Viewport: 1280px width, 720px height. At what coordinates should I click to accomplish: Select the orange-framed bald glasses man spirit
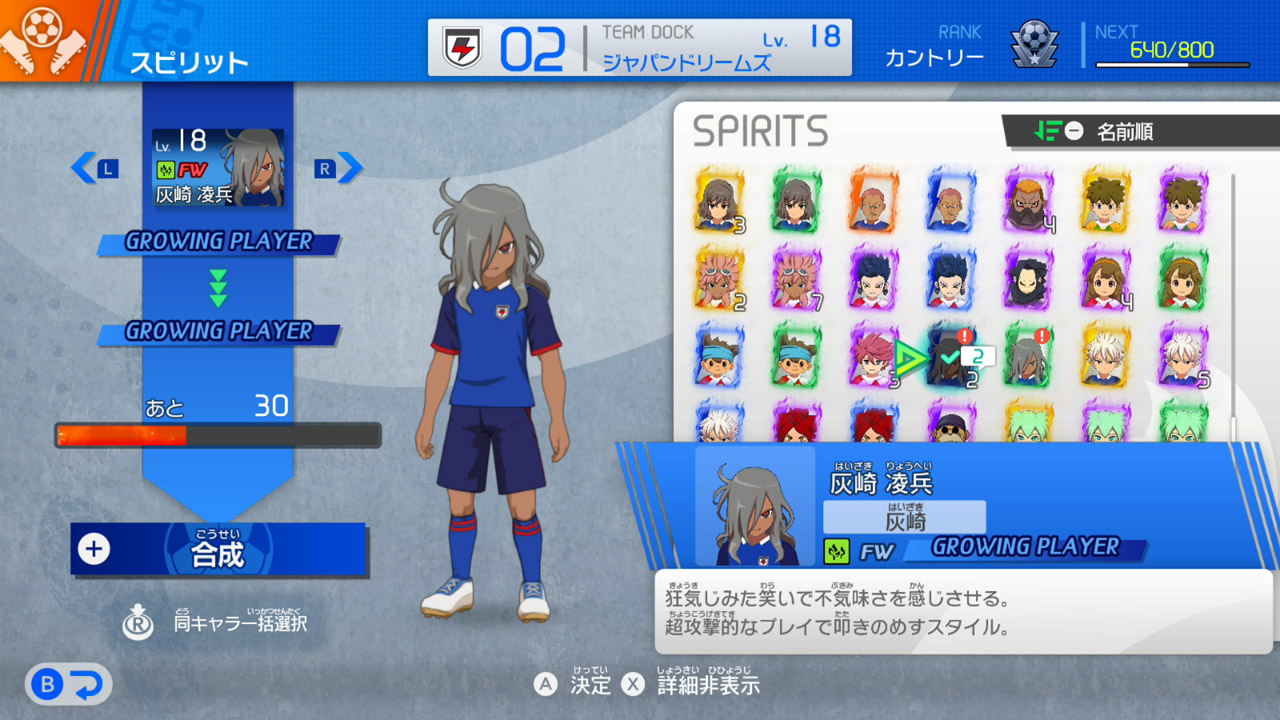[873, 200]
